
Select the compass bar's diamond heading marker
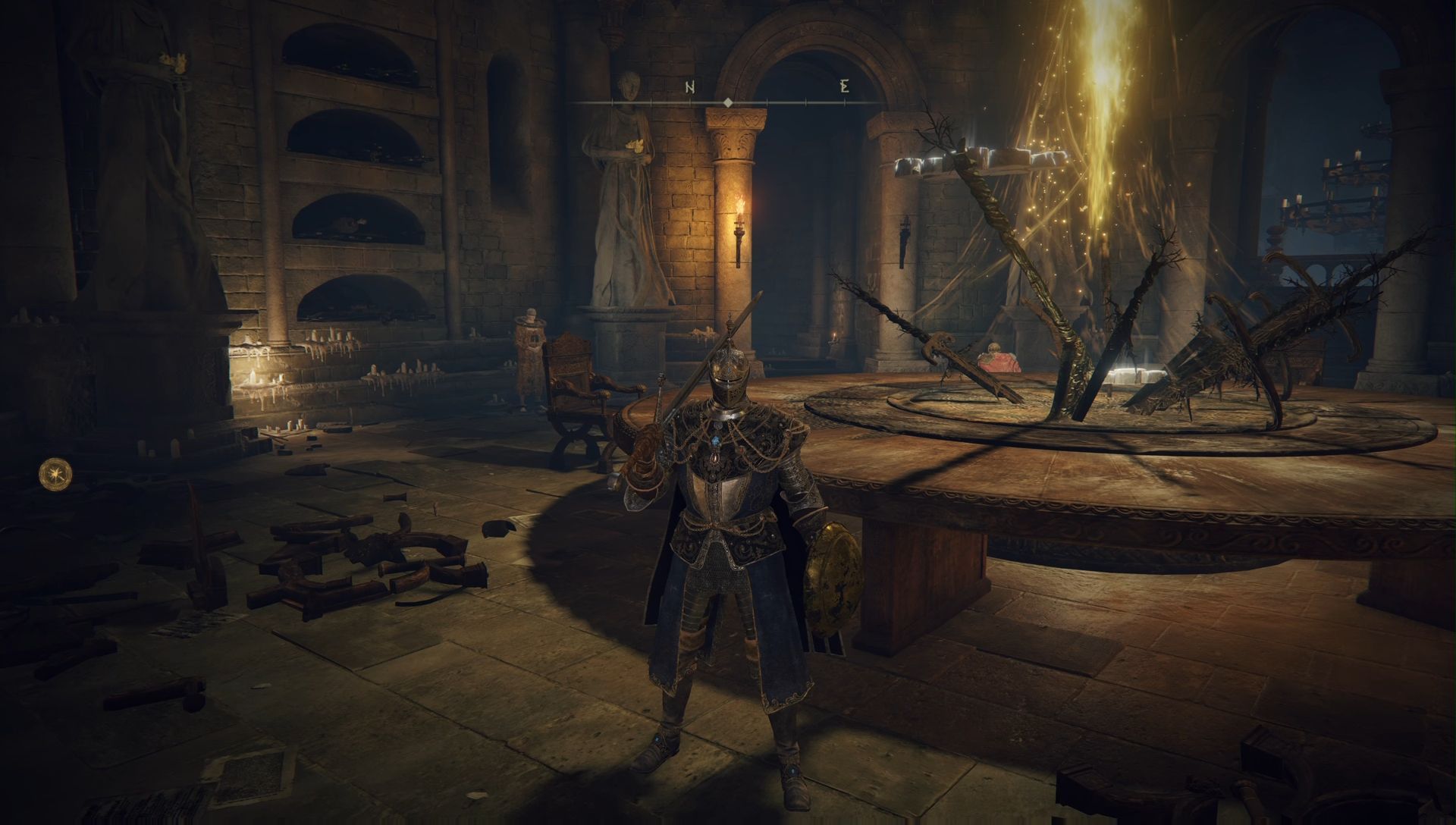click(x=727, y=102)
